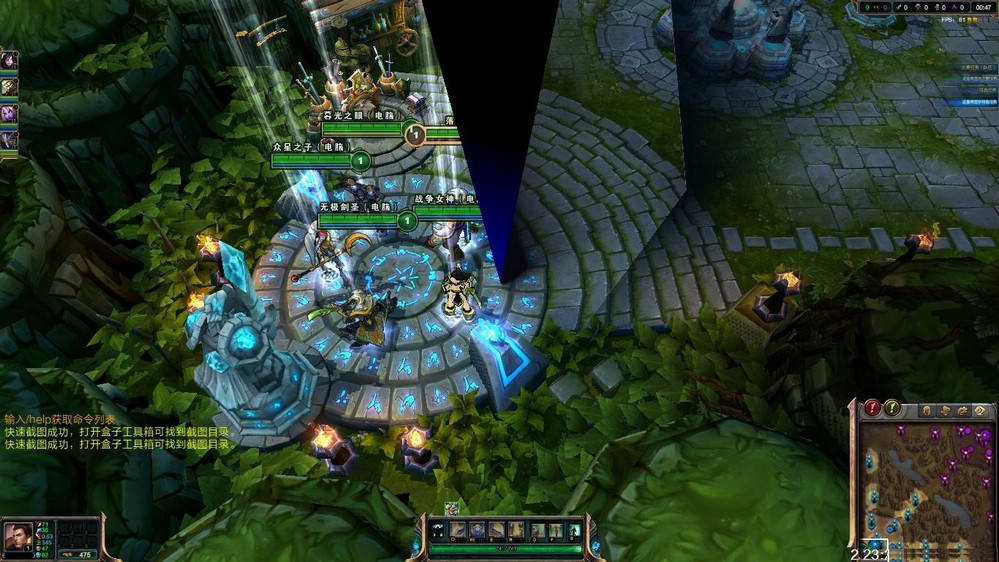The height and width of the screenshot is (562, 999).
Task: Activate the Q ability icon
Action: [458, 531]
